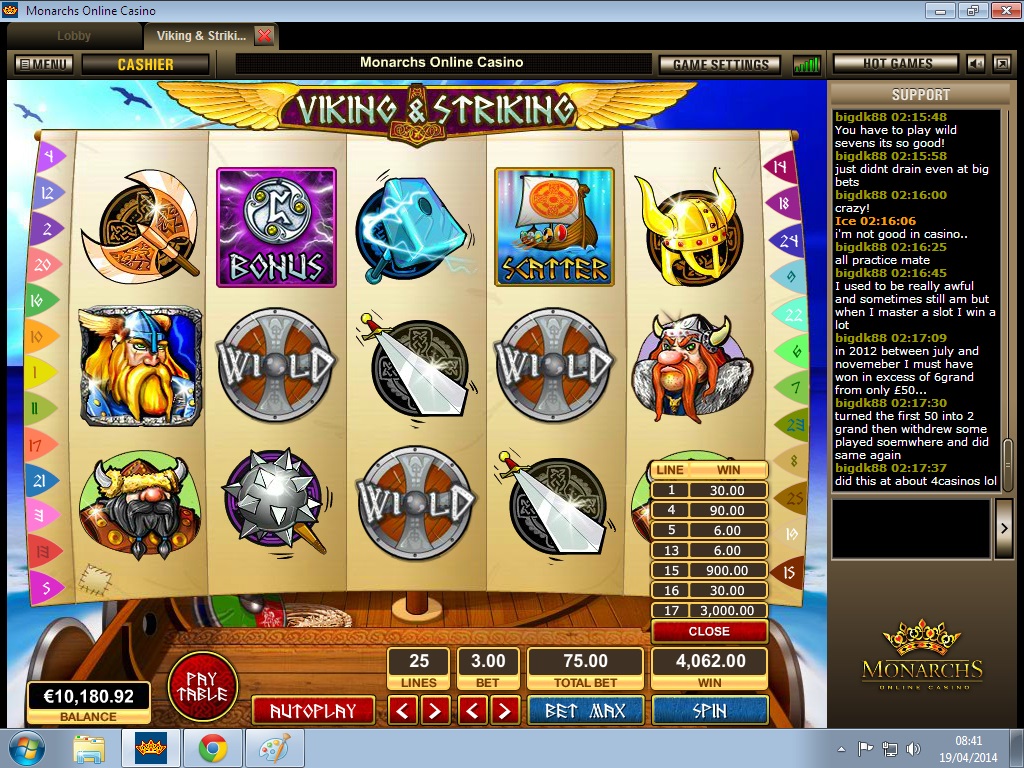Open the Pay Table
The width and height of the screenshot is (1024, 768).
202,686
